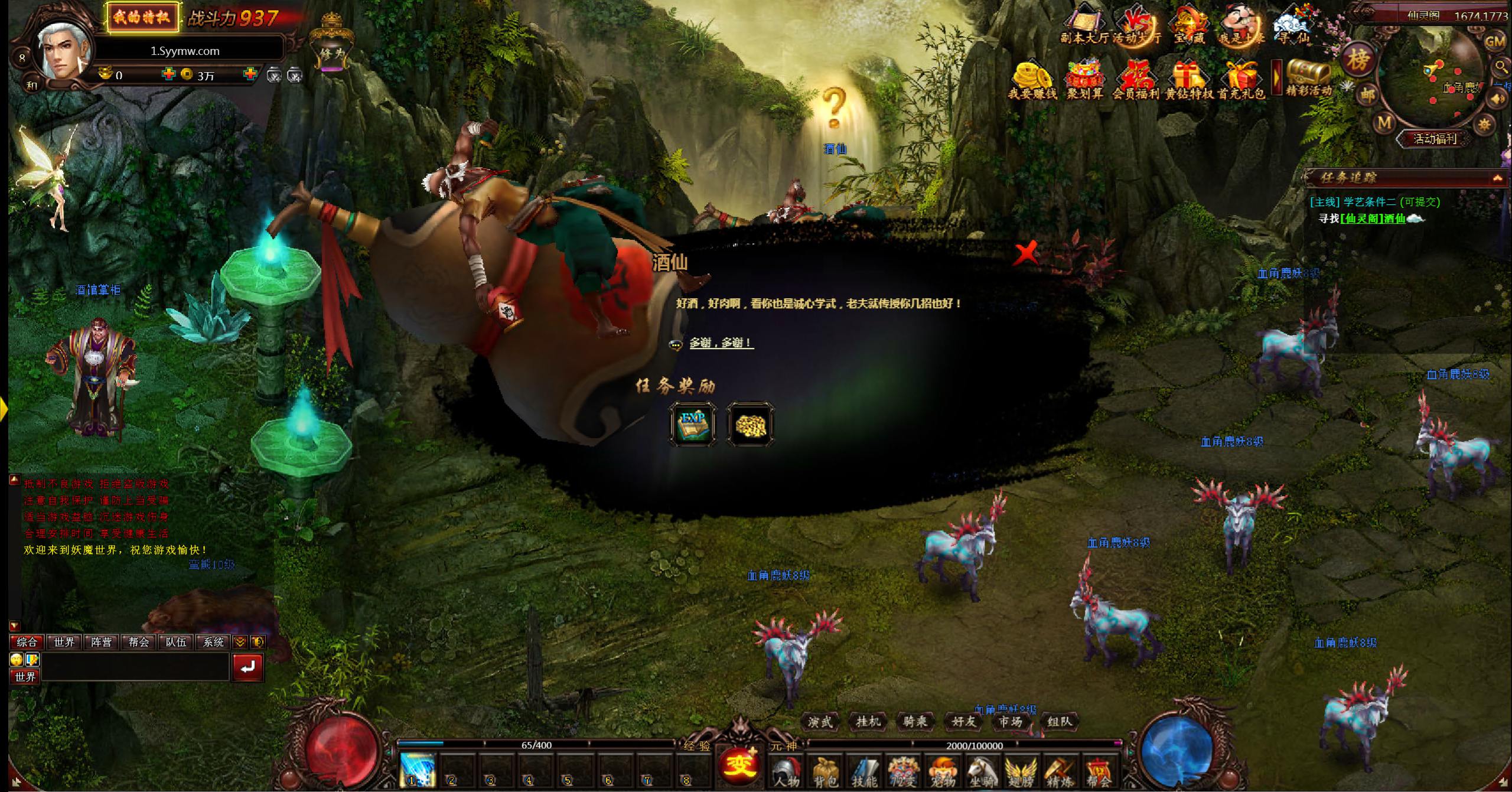Open the 坐骑 mount horse icon
1512x792 pixels.
(982, 771)
